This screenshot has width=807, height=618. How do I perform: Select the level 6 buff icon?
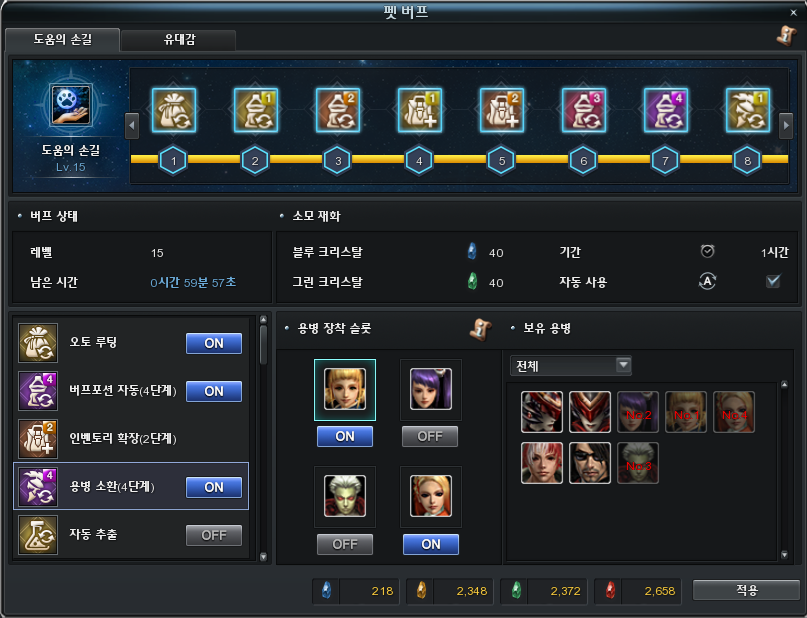pos(583,109)
